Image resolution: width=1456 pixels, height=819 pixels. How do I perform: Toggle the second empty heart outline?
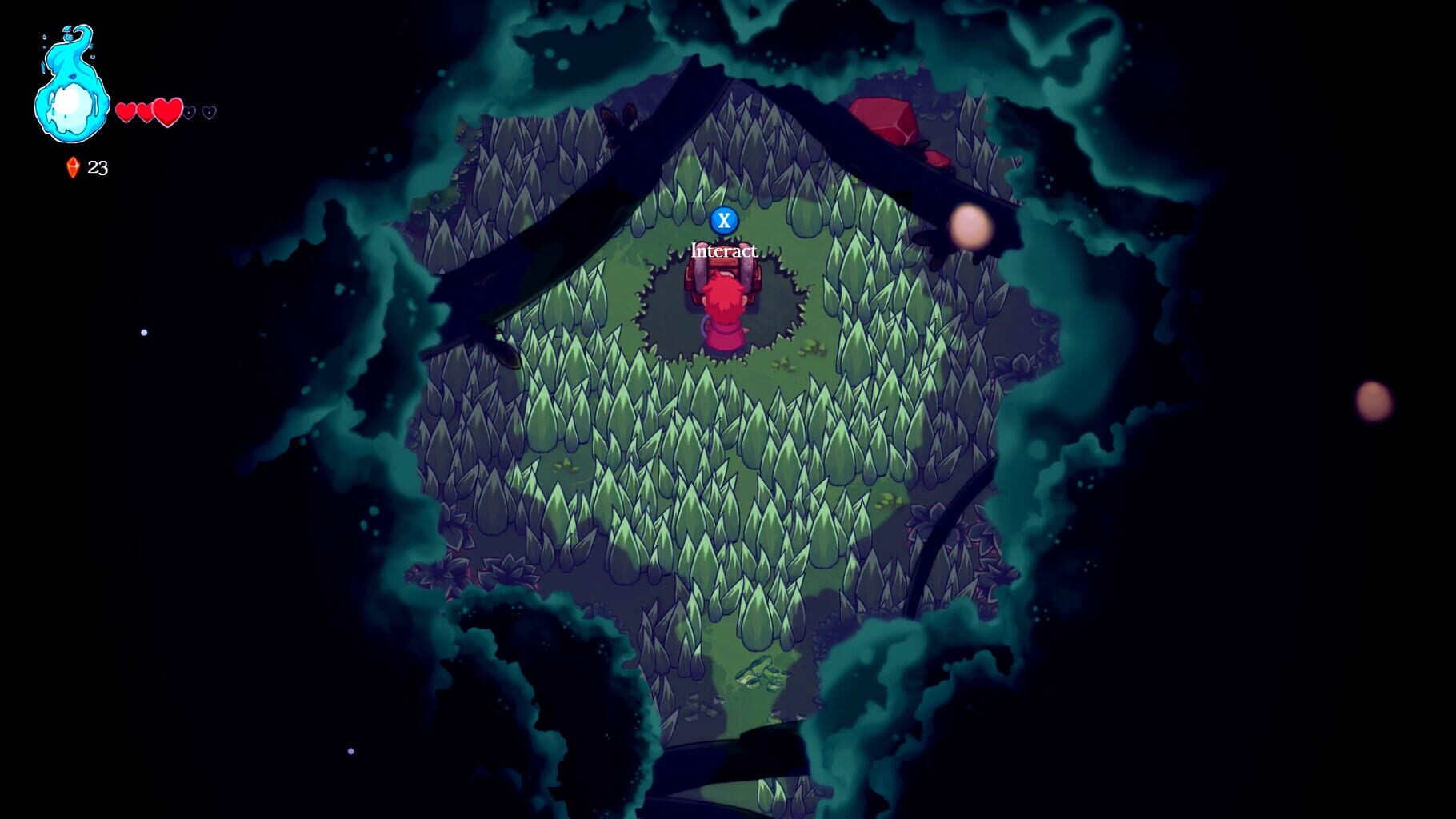210,113
